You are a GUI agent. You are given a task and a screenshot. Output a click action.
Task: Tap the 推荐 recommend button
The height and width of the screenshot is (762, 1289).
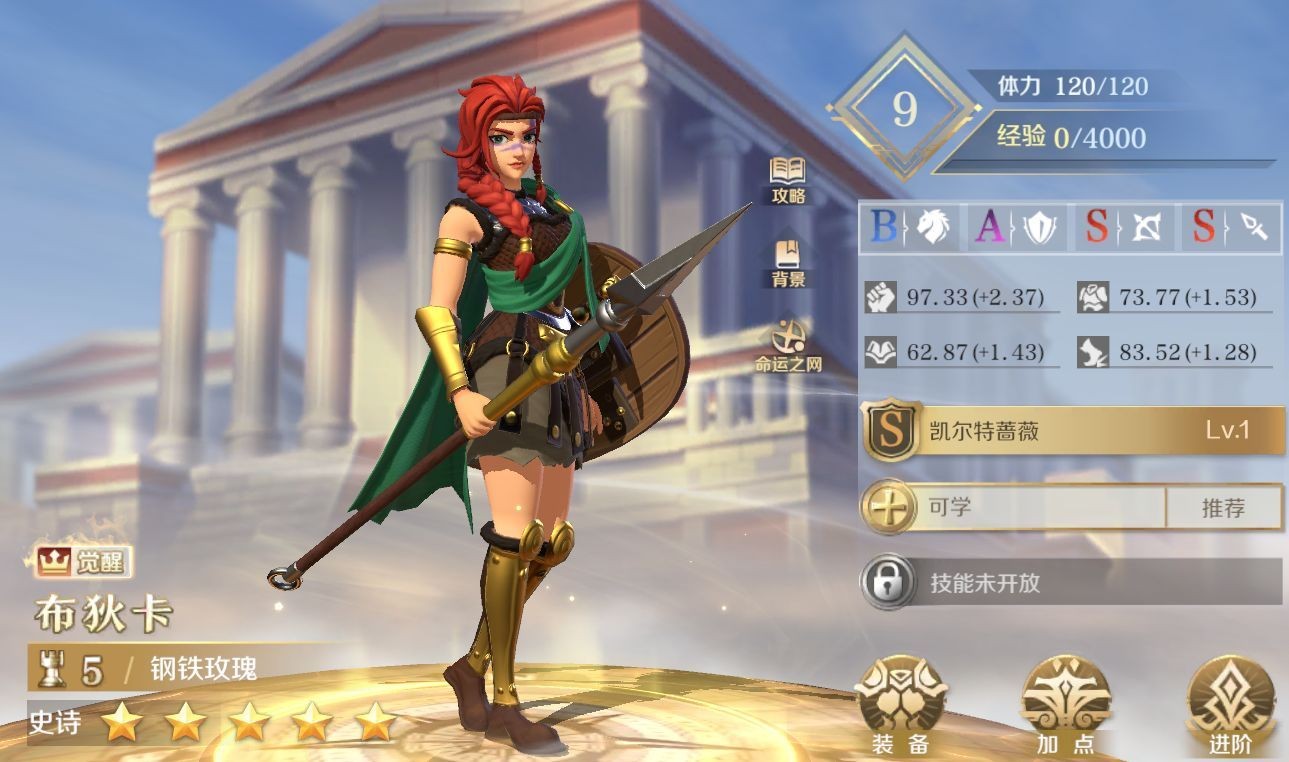(x=1223, y=508)
